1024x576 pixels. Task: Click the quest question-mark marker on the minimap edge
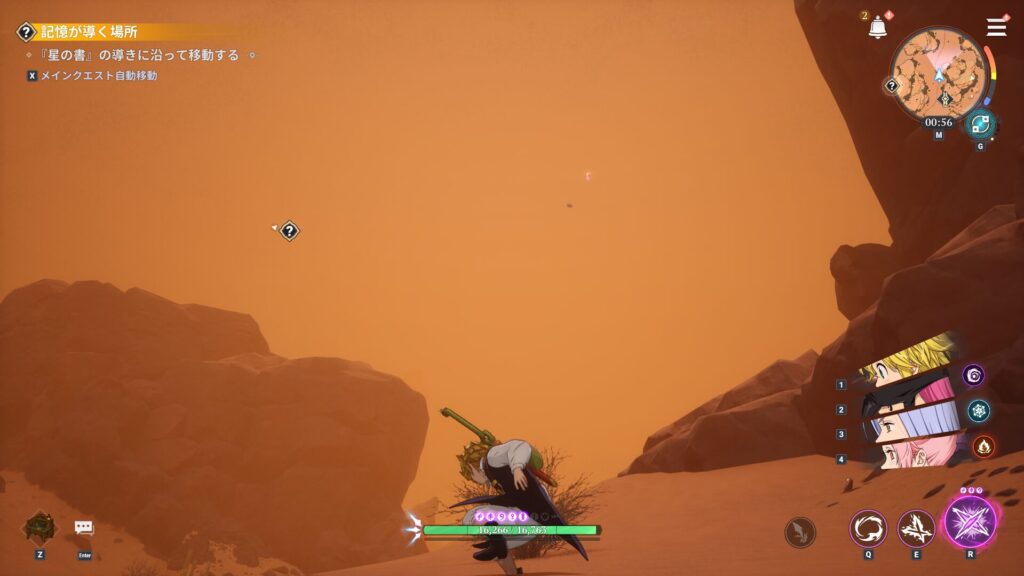(x=892, y=86)
